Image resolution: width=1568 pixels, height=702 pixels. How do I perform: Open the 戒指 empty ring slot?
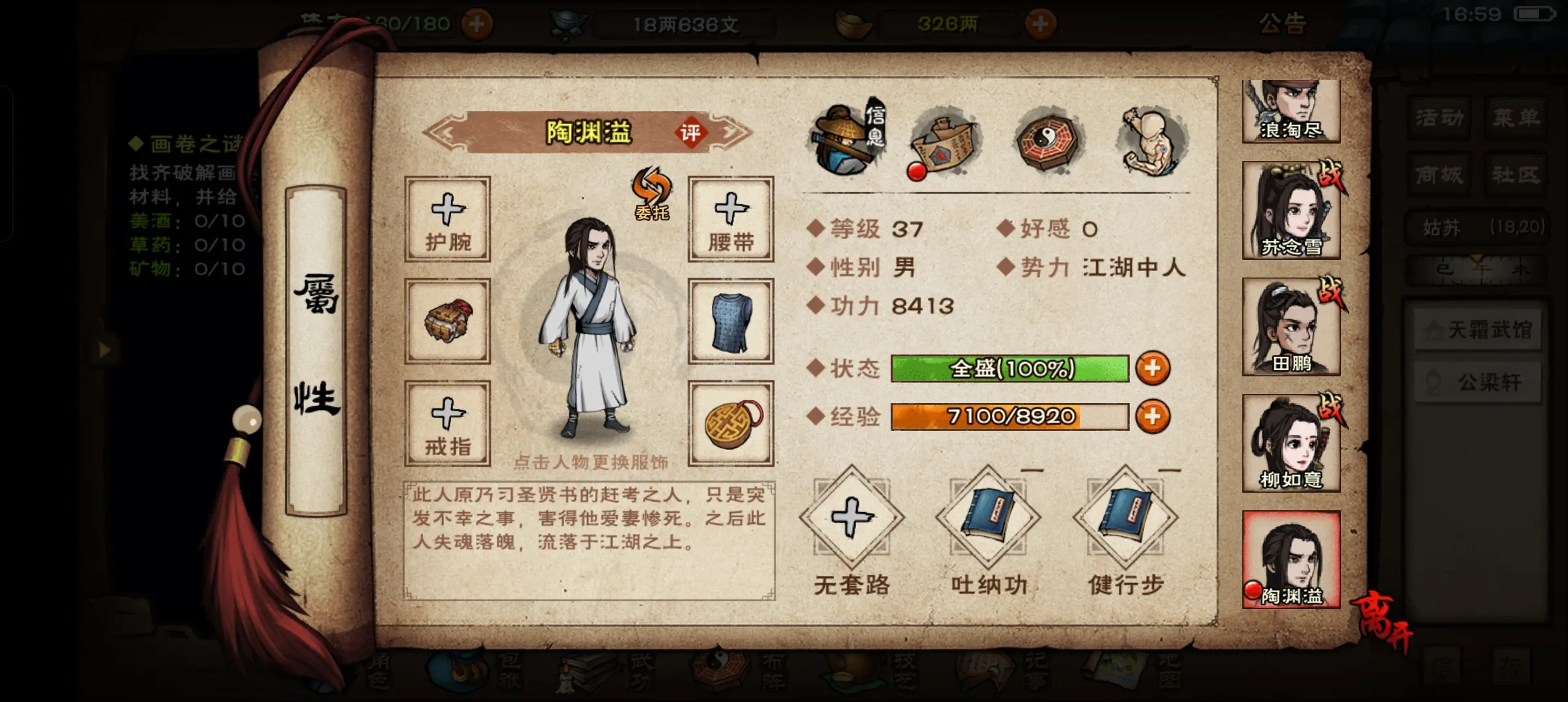pyautogui.click(x=447, y=423)
